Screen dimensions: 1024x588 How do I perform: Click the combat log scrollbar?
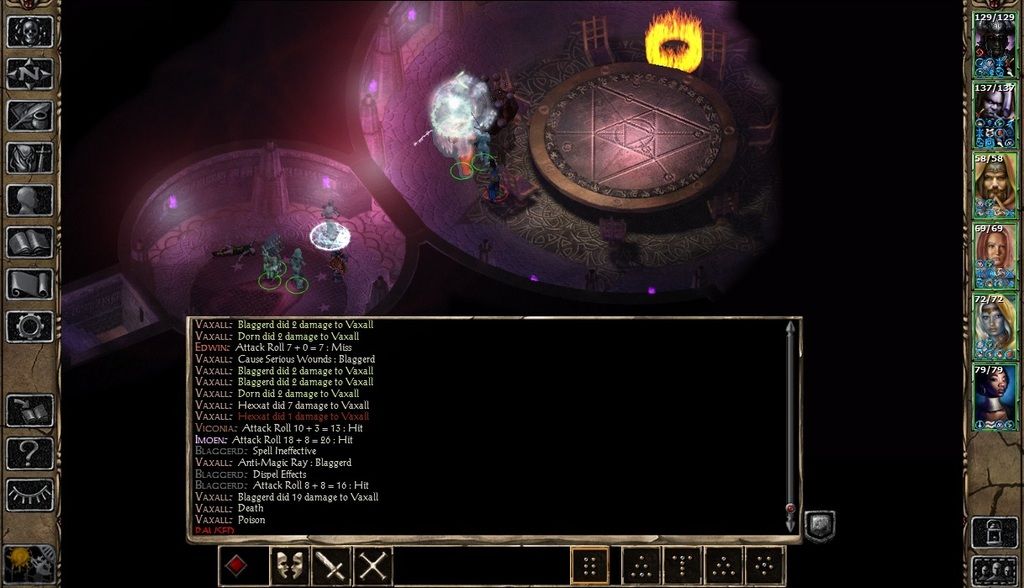[x=790, y=420]
